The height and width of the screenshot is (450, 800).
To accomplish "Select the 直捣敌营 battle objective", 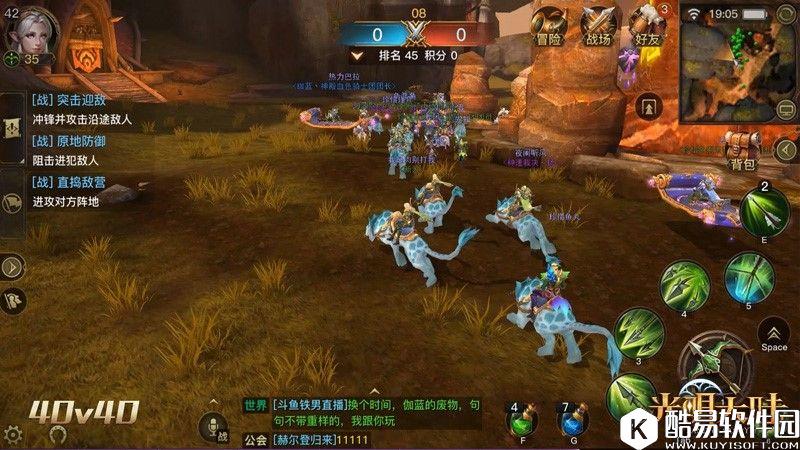I will (70, 192).
